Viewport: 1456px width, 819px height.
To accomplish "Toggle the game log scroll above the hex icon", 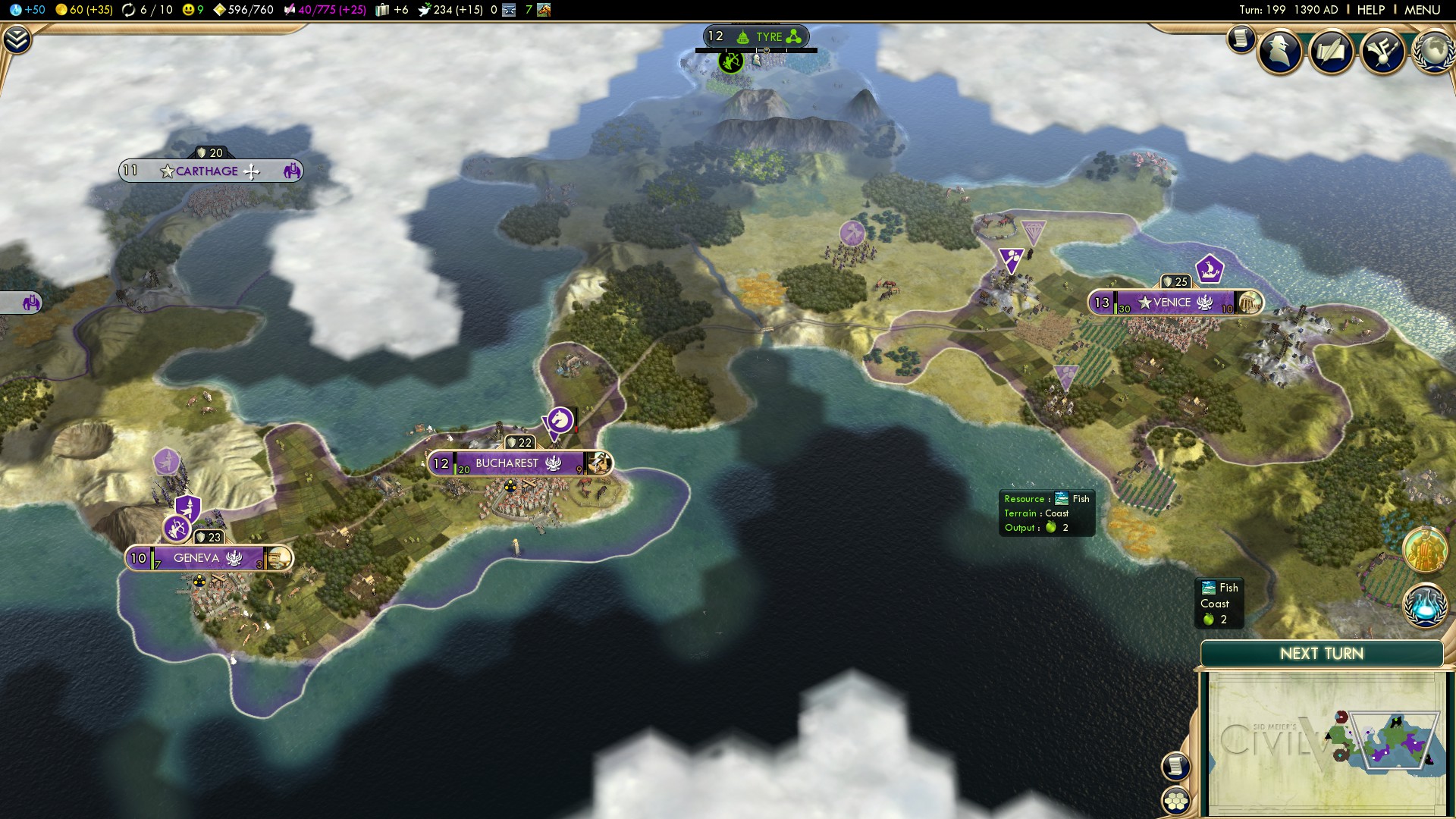I will (x=1176, y=767).
